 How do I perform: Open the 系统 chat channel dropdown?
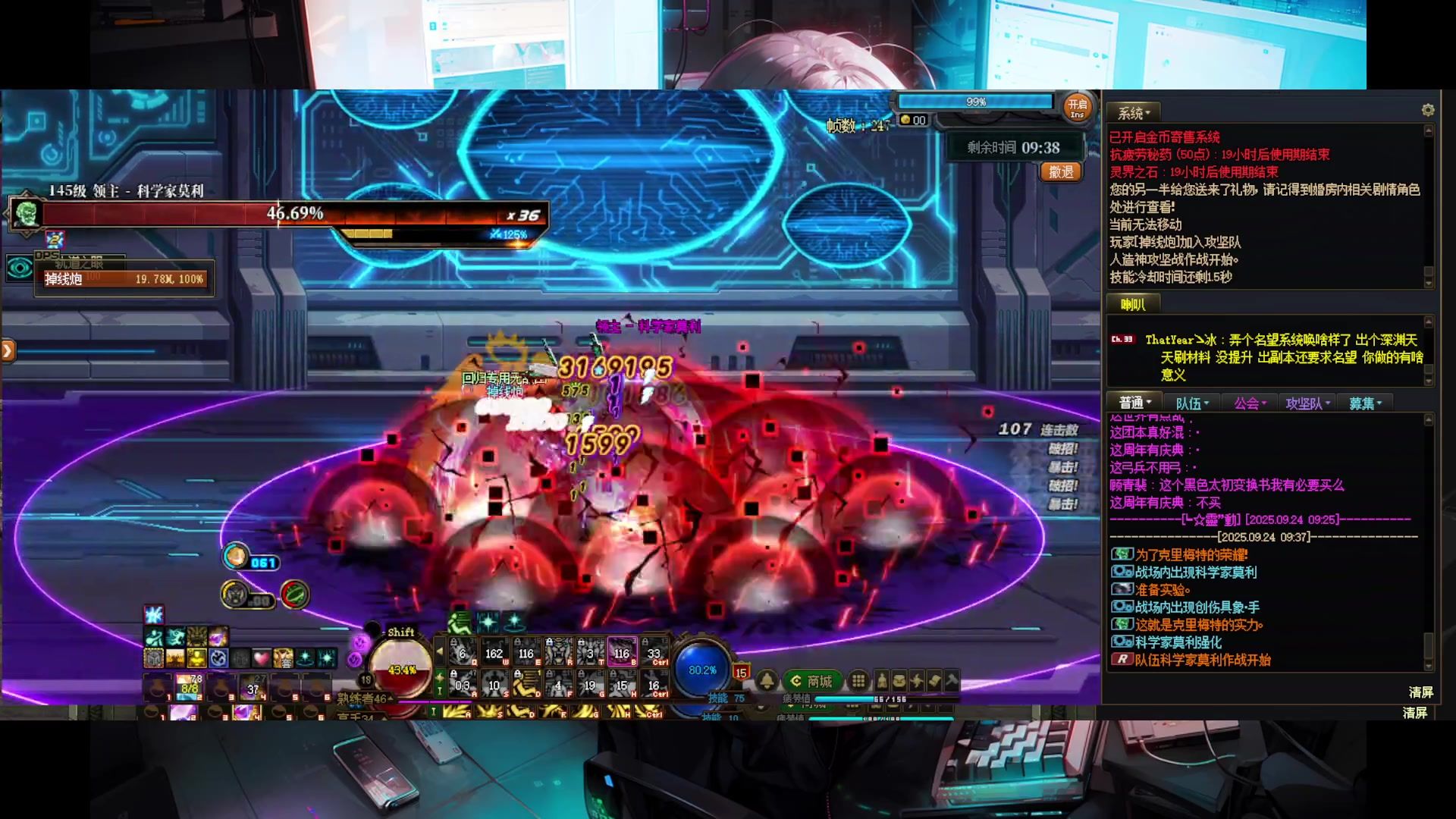pos(1134,113)
